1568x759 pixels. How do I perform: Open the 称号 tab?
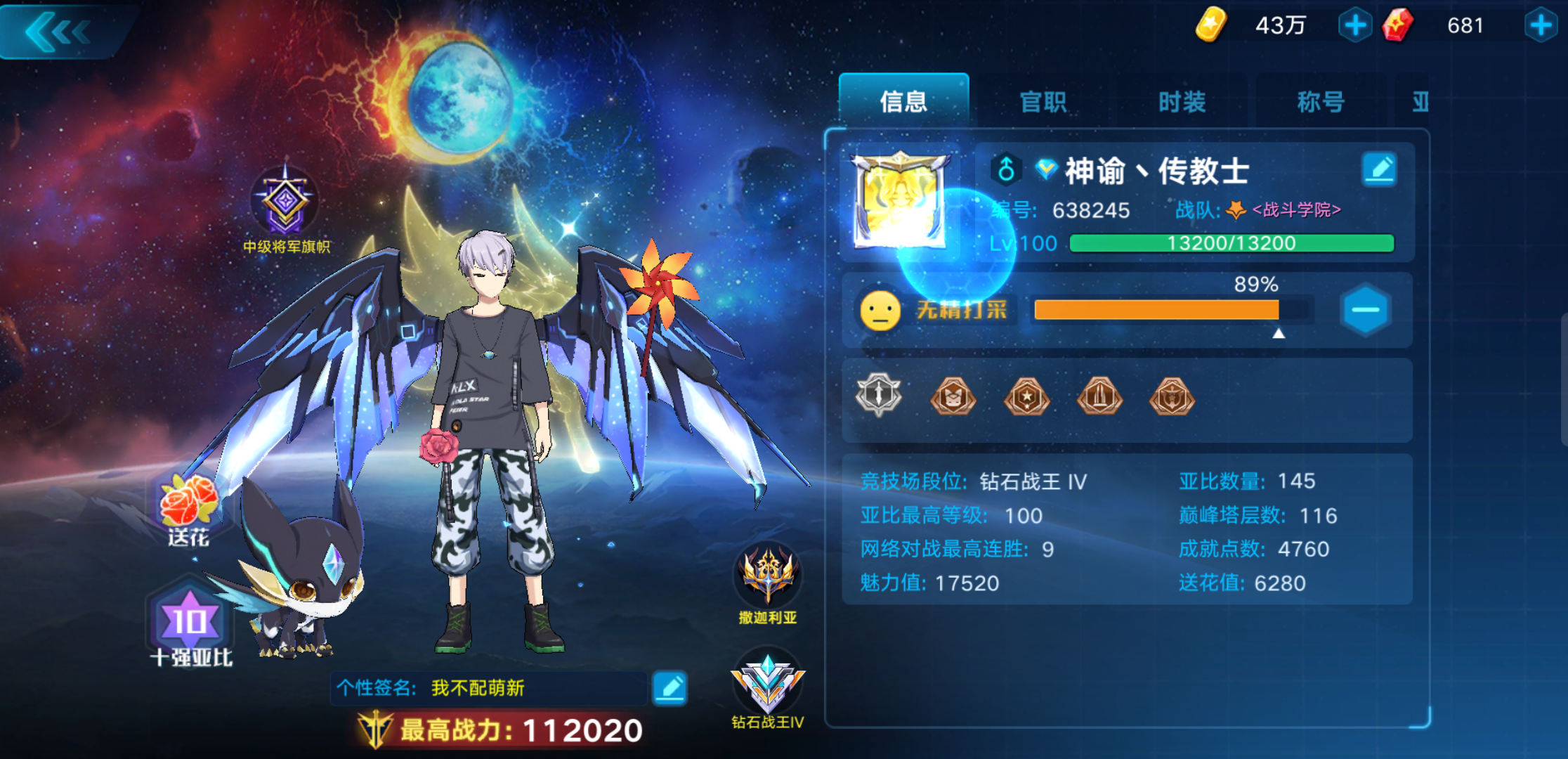(1321, 102)
